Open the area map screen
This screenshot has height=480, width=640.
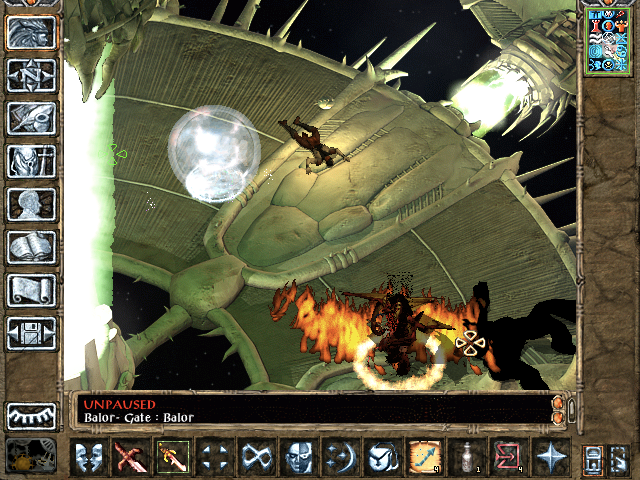31,75
